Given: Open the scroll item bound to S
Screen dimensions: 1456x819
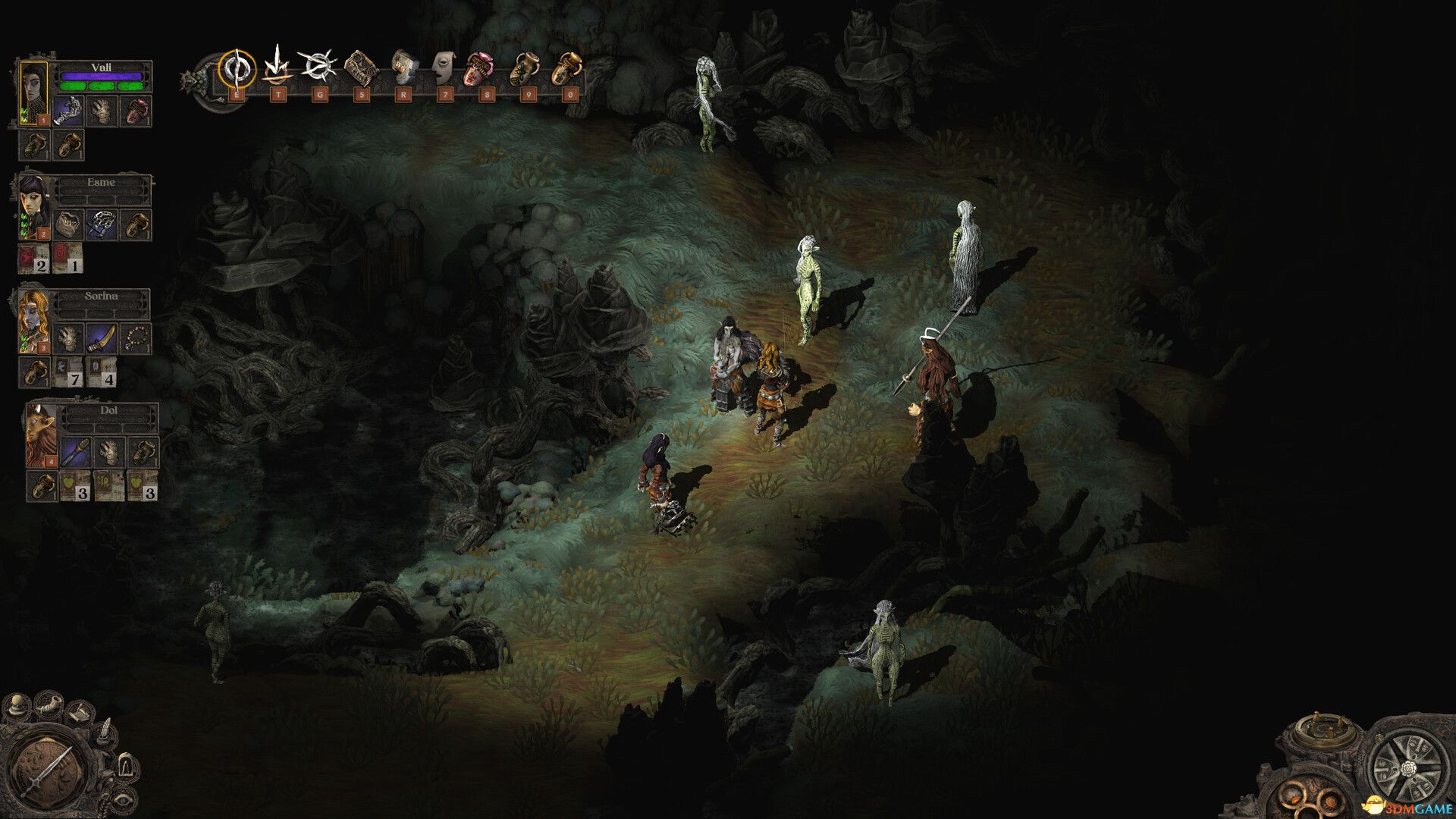Looking at the screenshot, I should (362, 68).
